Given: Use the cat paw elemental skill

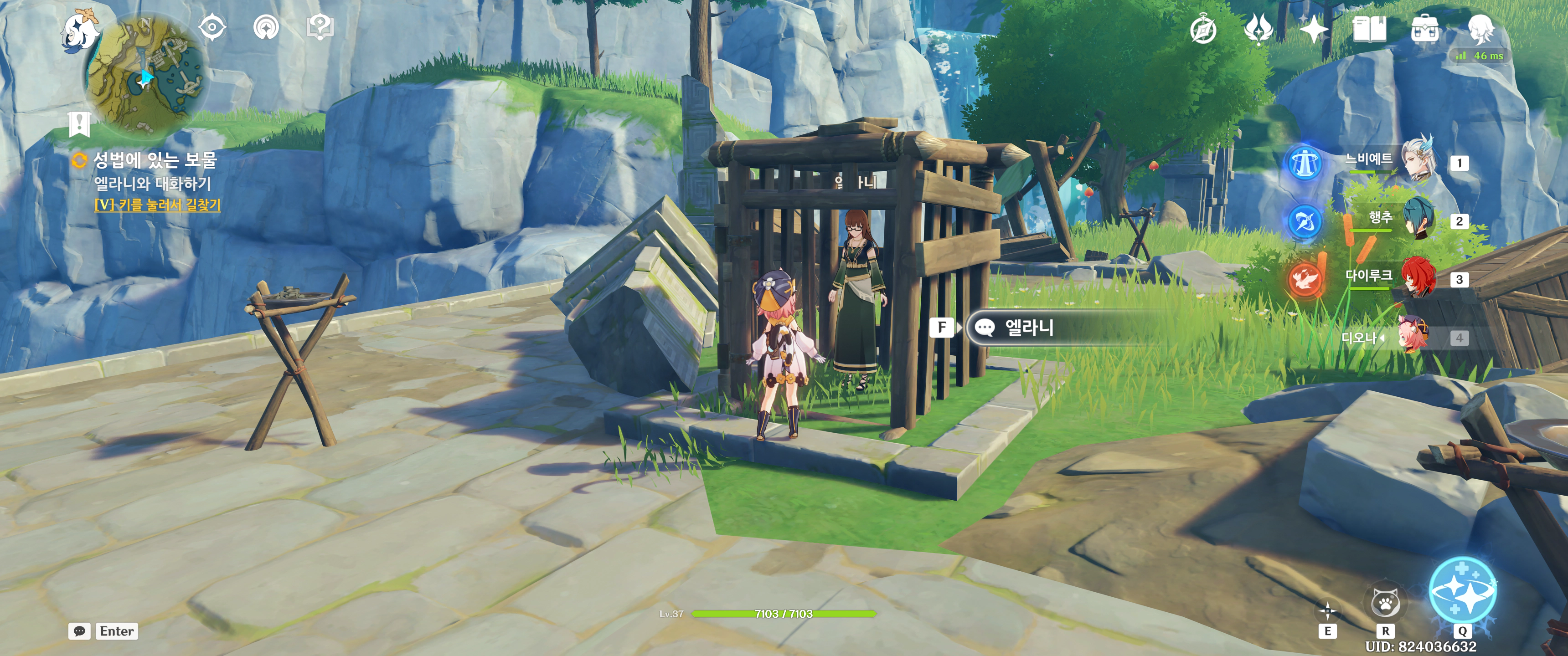Looking at the screenshot, I should (1385, 604).
